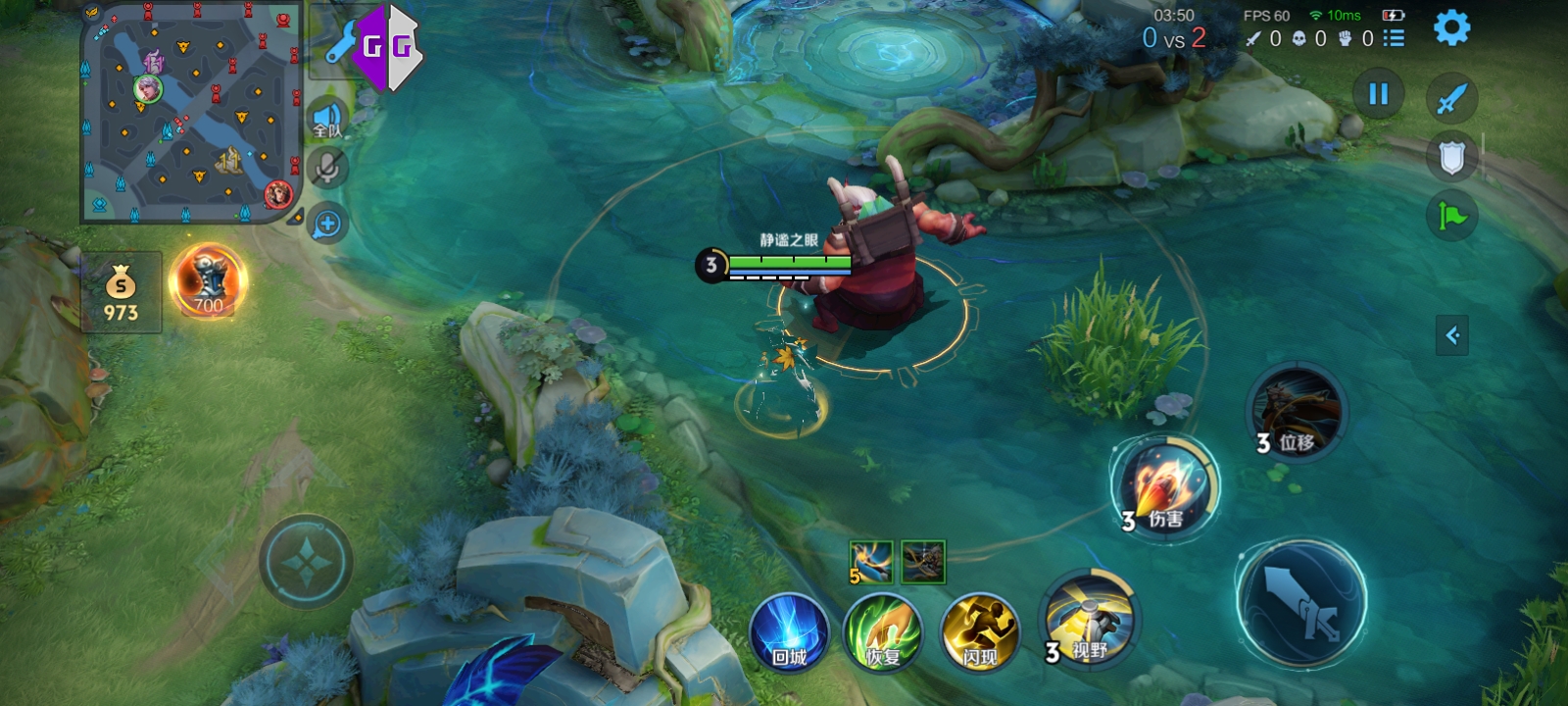Expand the side panel arrow
This screenshot has height=706, width=1568.
(1452, 335)
